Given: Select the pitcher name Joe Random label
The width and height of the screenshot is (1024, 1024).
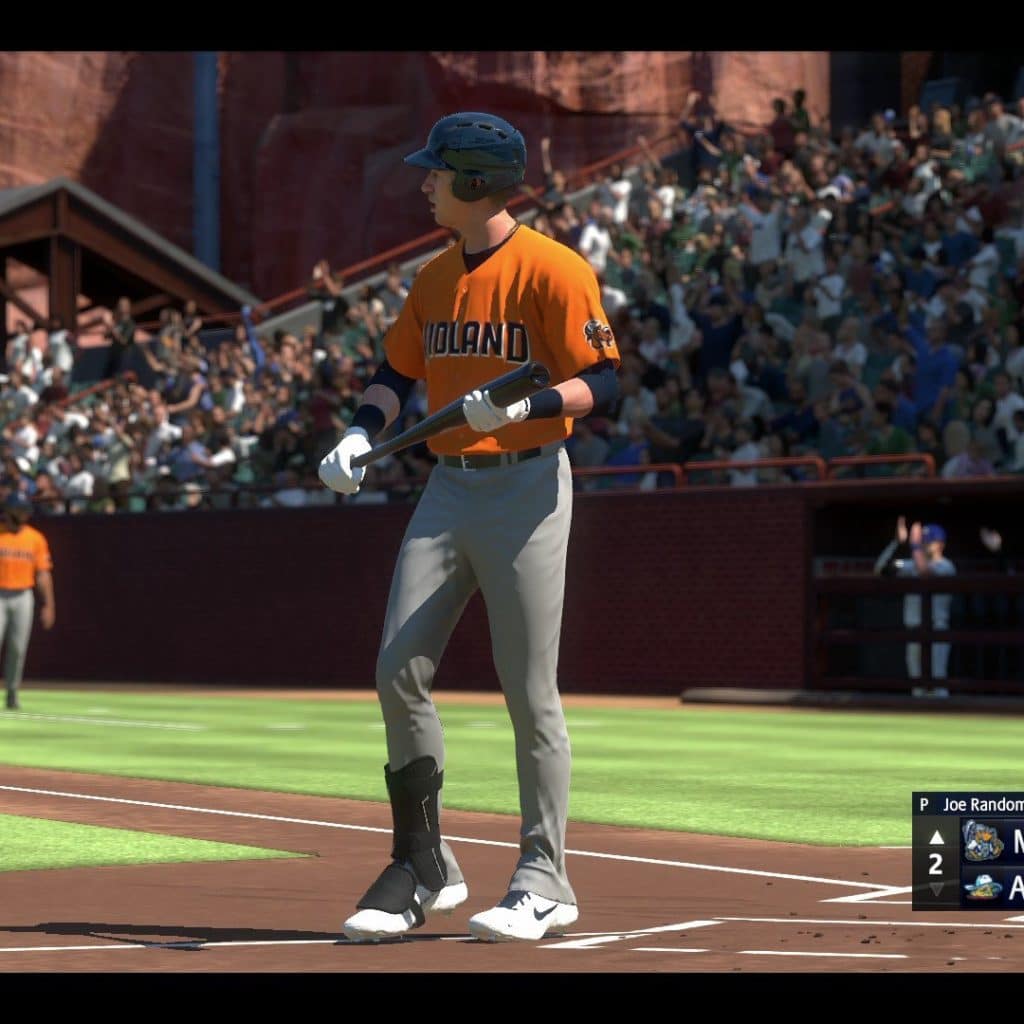Looking at the screenshot, I should (x=982, y=804).
